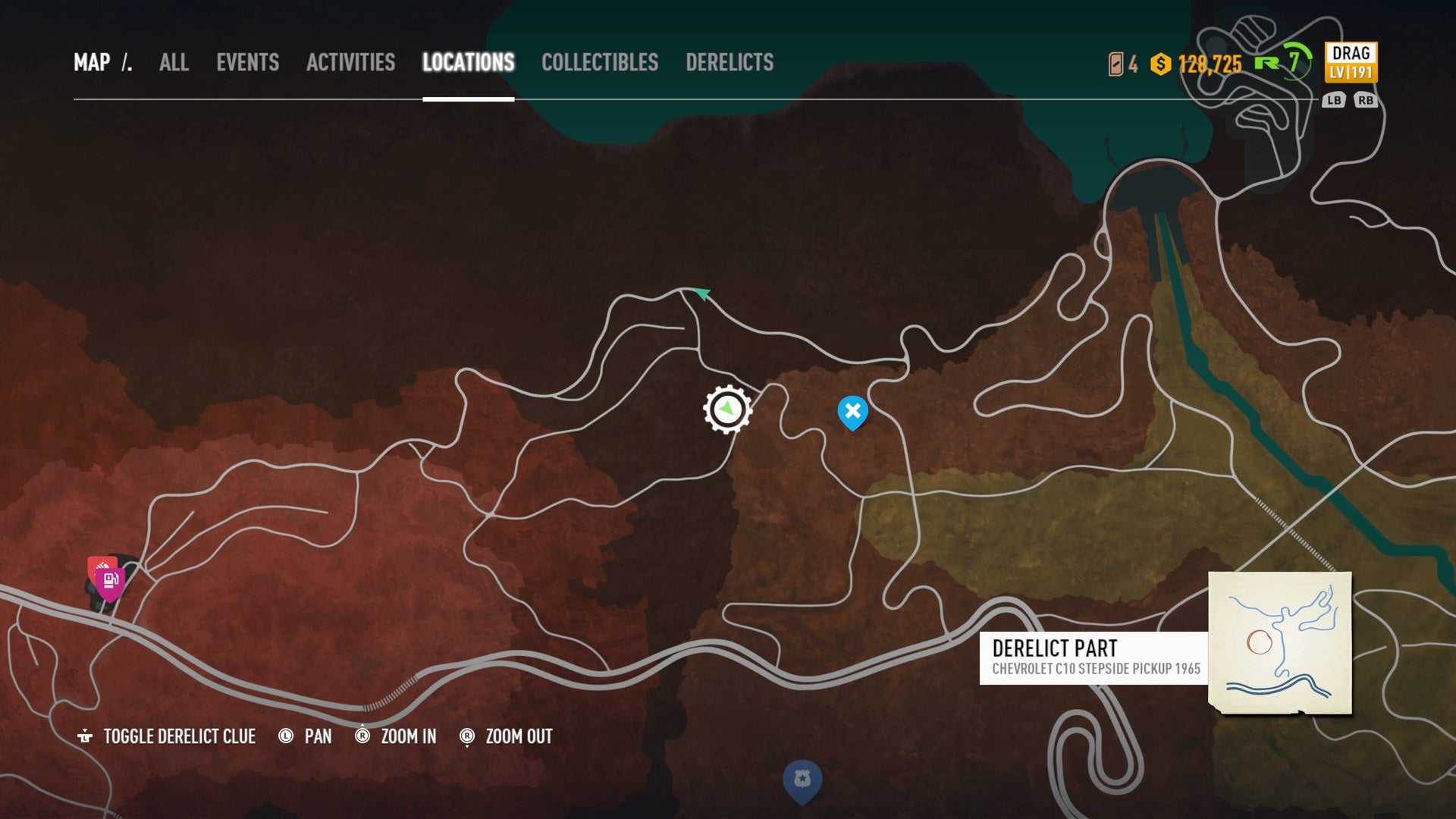Select the ACTIVITIES filter label

[x=350, y=63]
